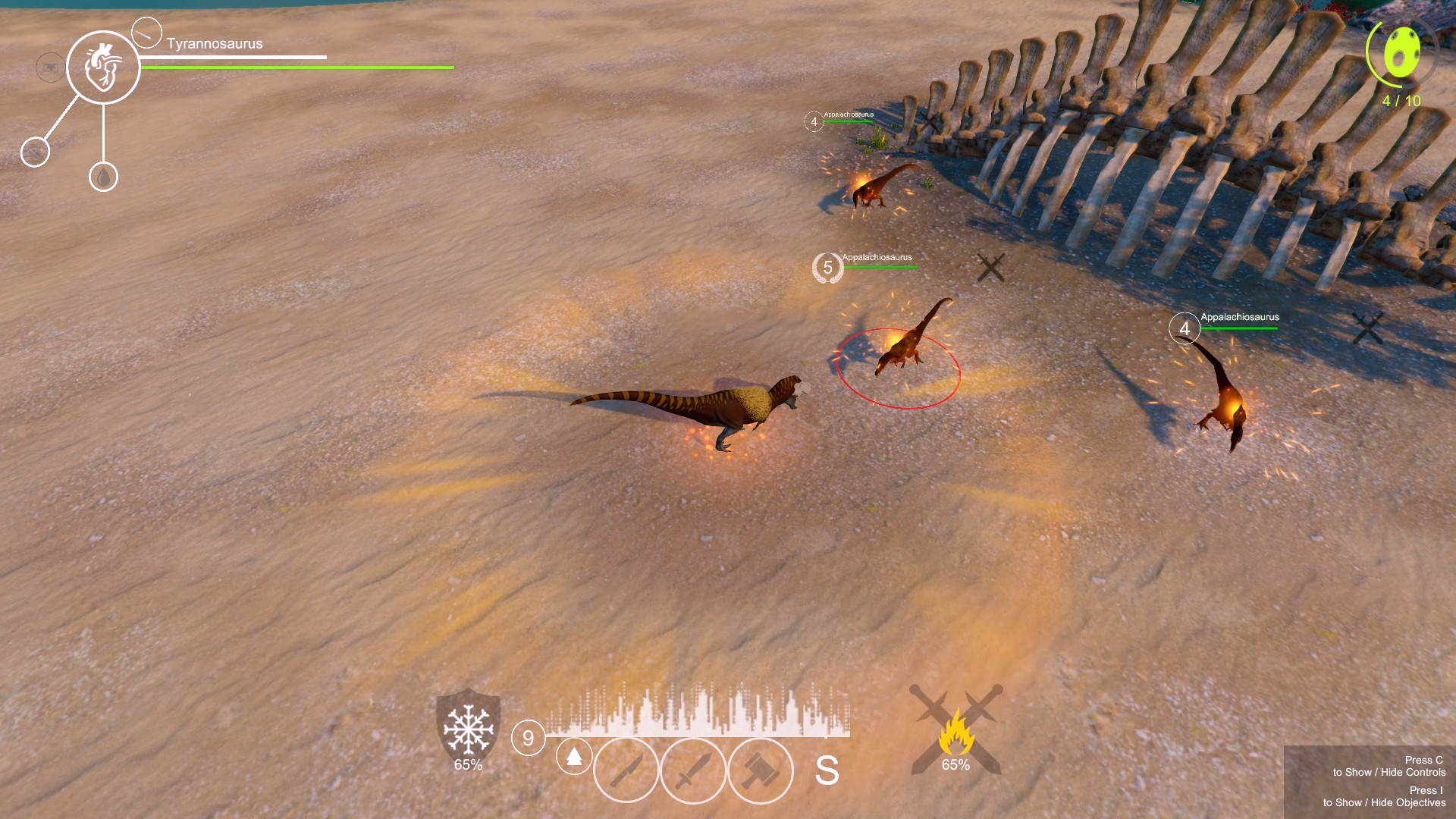This screenshot has height=819, width=1456.
Task: Toggle the ear hearing icon
Action: tap(35, 151)
